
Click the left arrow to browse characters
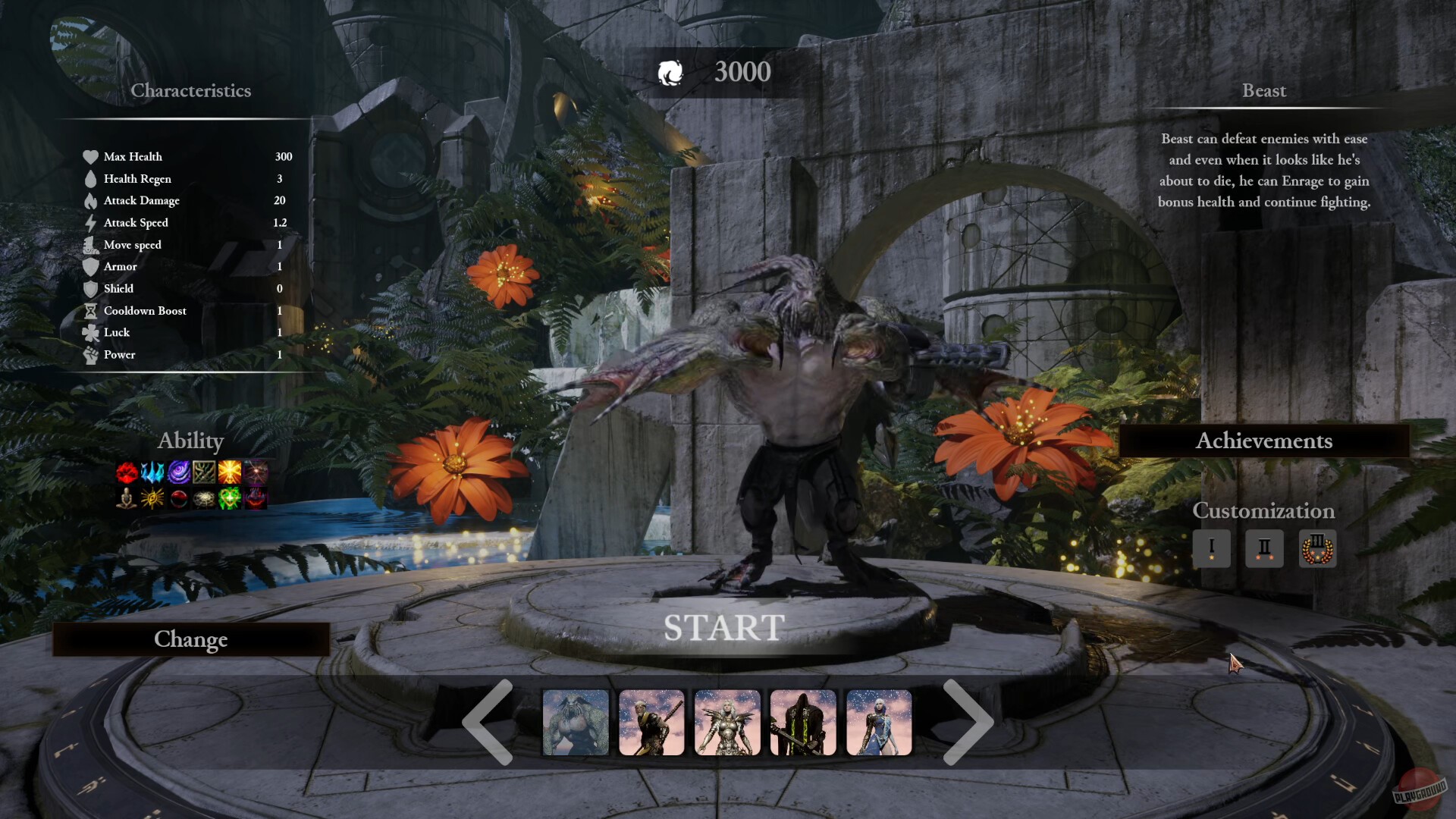(488, 722)
